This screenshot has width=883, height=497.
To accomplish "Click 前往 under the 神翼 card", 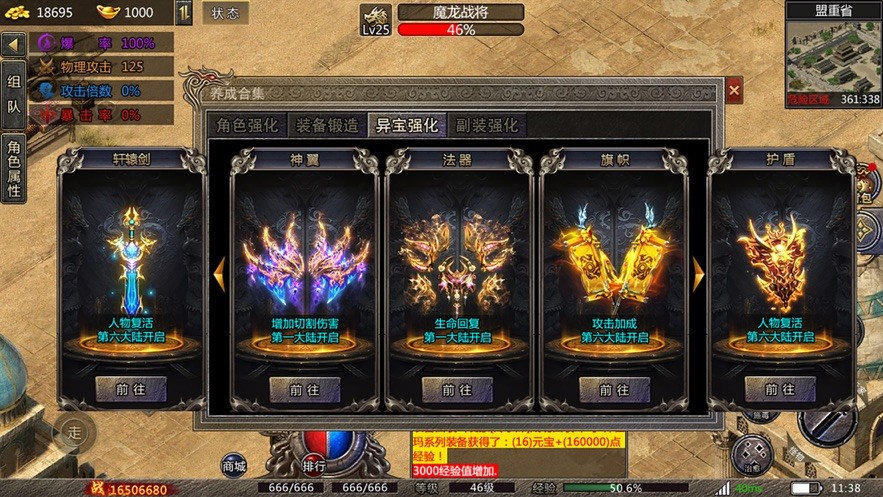I will pyautogui.click(x=304, y=389).
